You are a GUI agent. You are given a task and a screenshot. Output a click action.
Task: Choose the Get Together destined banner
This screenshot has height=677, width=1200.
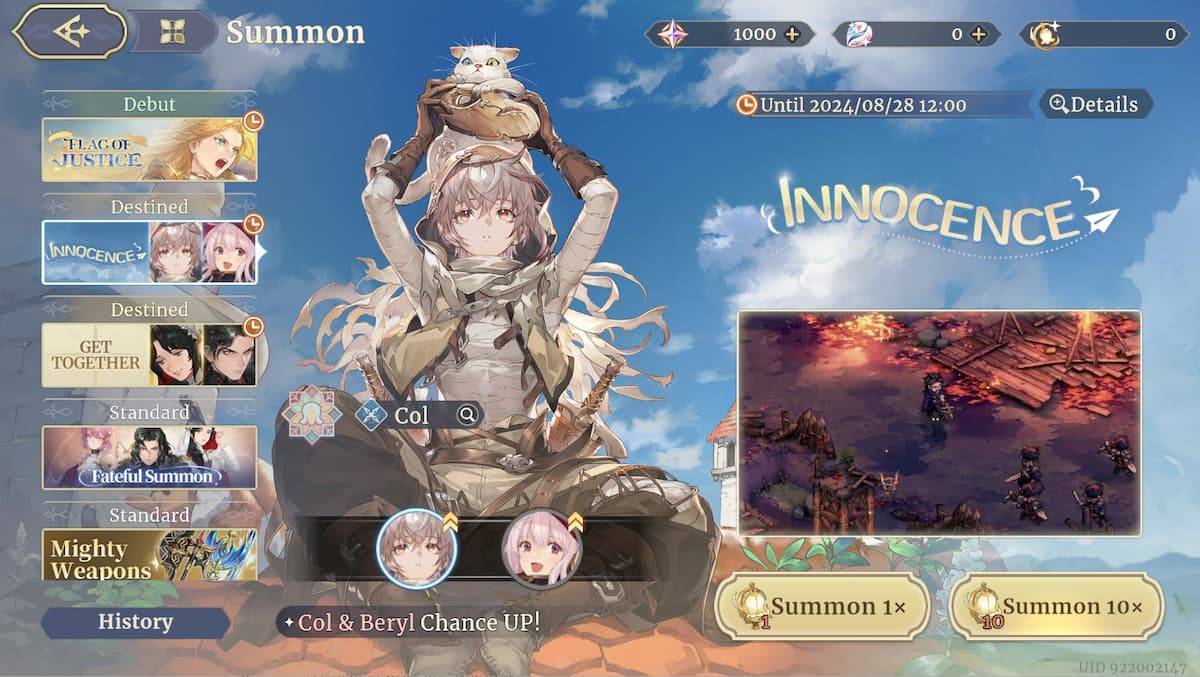pyautogui.click(x=149, y=354)
